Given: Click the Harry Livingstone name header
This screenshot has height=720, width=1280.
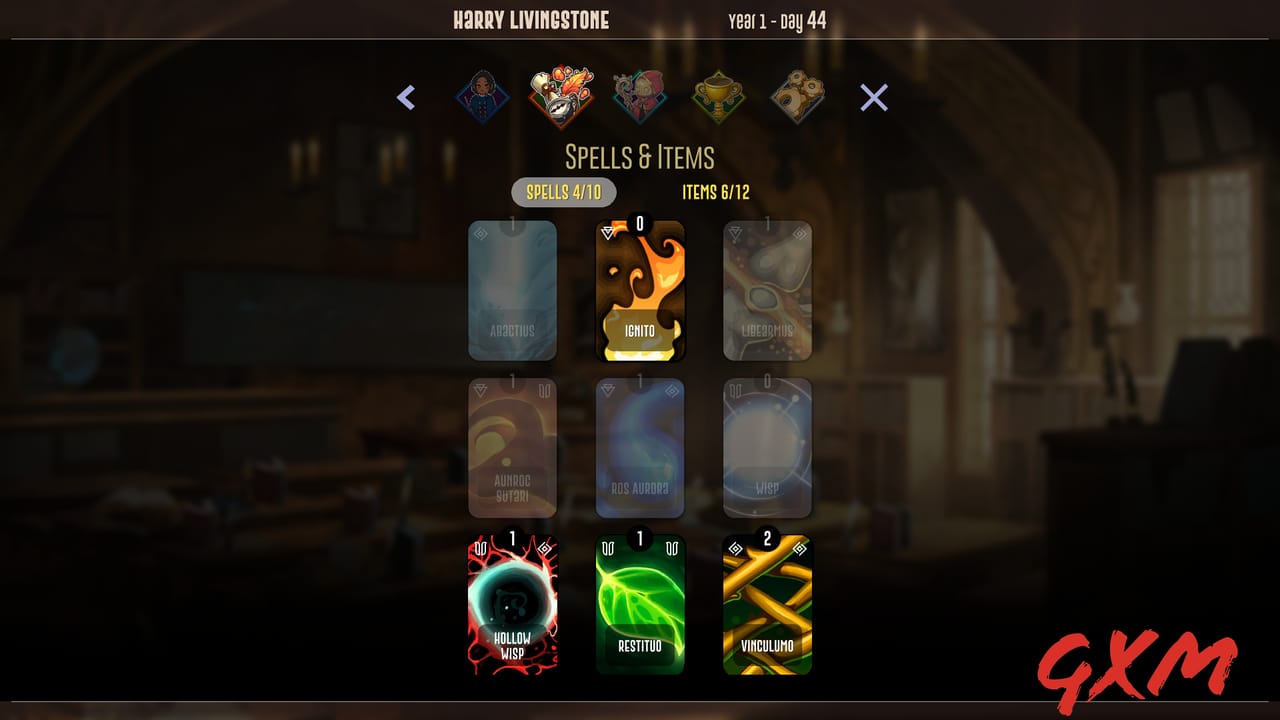Looking at the screenshot, I should pos(530,19).
